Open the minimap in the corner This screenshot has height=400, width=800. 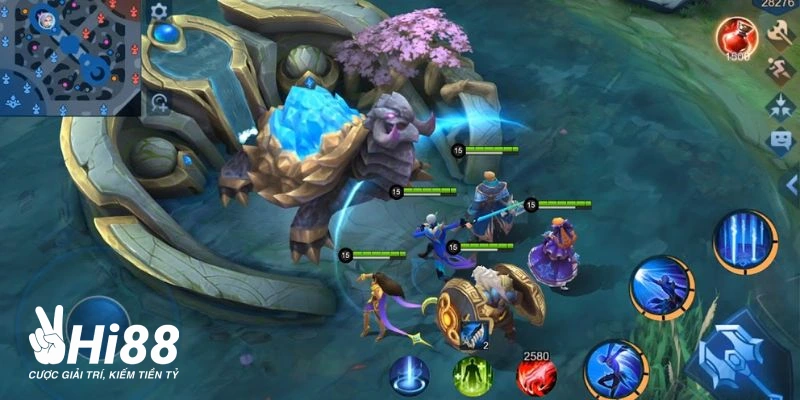pos(68,57)
